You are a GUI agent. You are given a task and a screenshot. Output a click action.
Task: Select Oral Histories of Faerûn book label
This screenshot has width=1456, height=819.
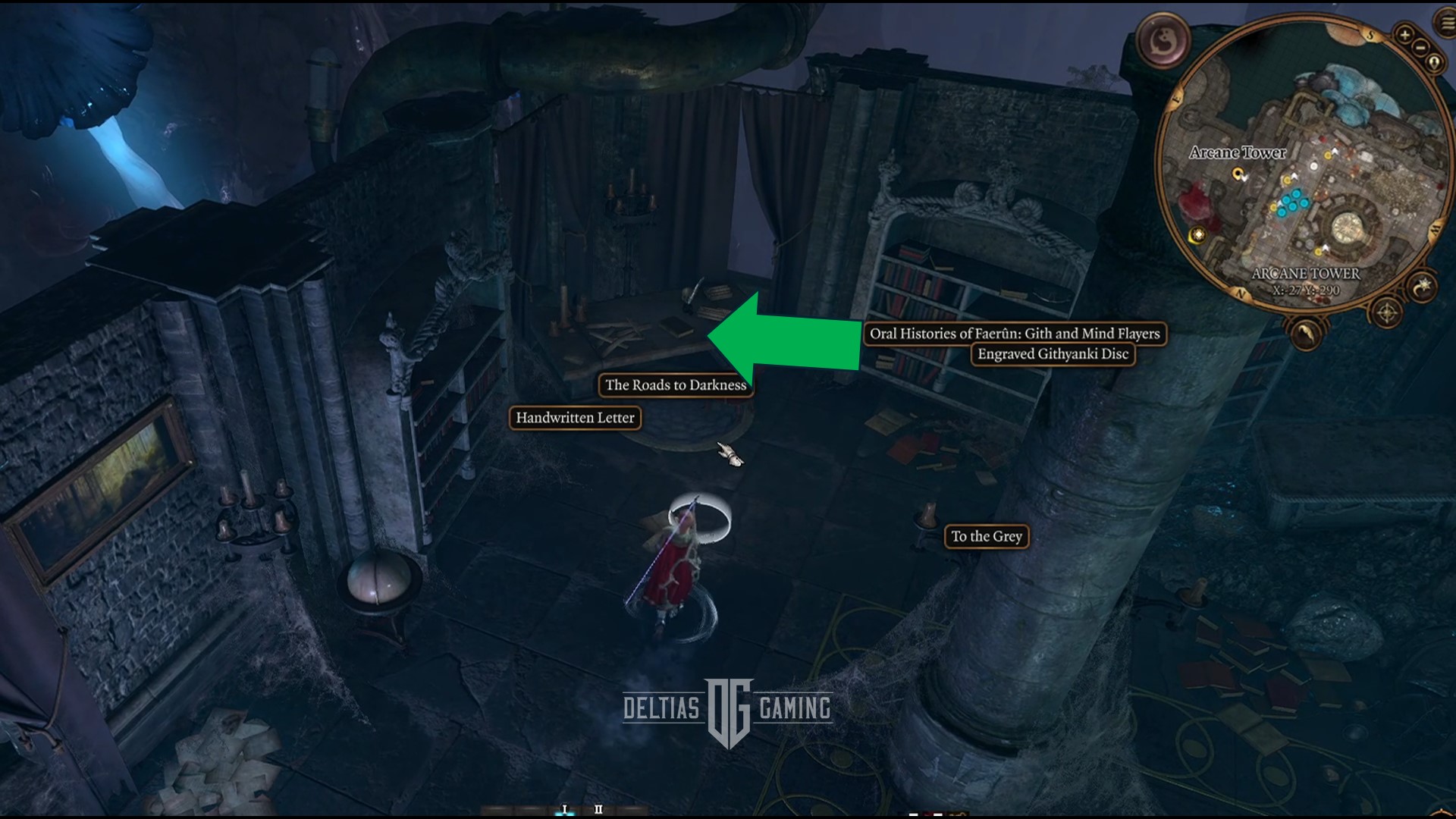tap(1014, 334)
